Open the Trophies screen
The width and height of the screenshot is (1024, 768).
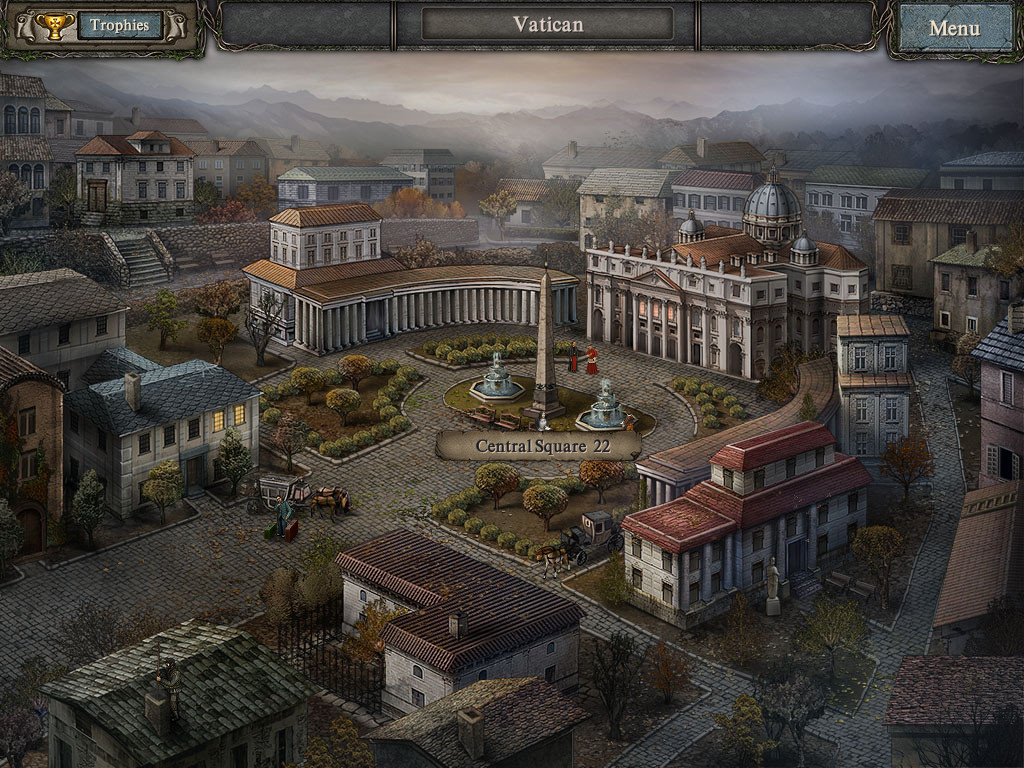[119, 26]
